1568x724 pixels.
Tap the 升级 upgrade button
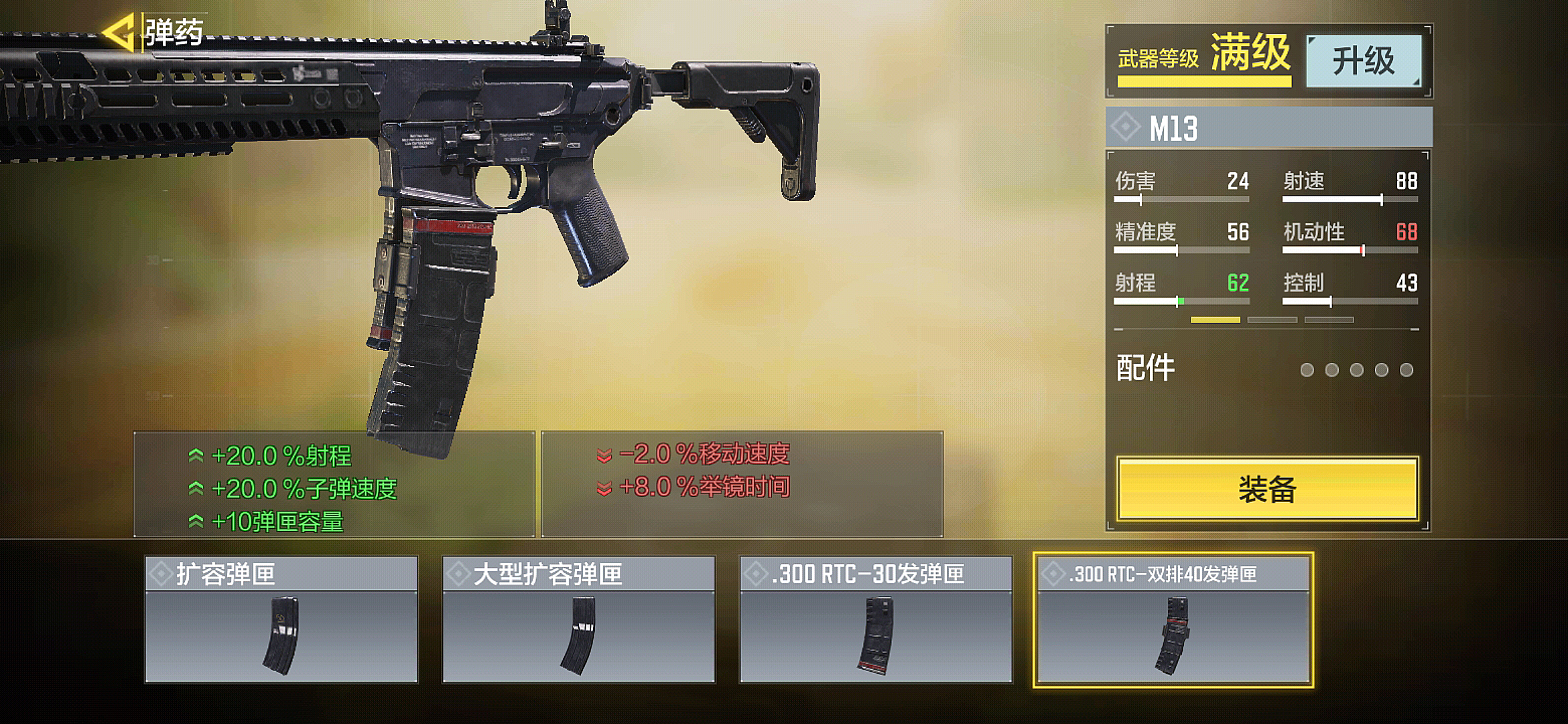pos(1364,61)
